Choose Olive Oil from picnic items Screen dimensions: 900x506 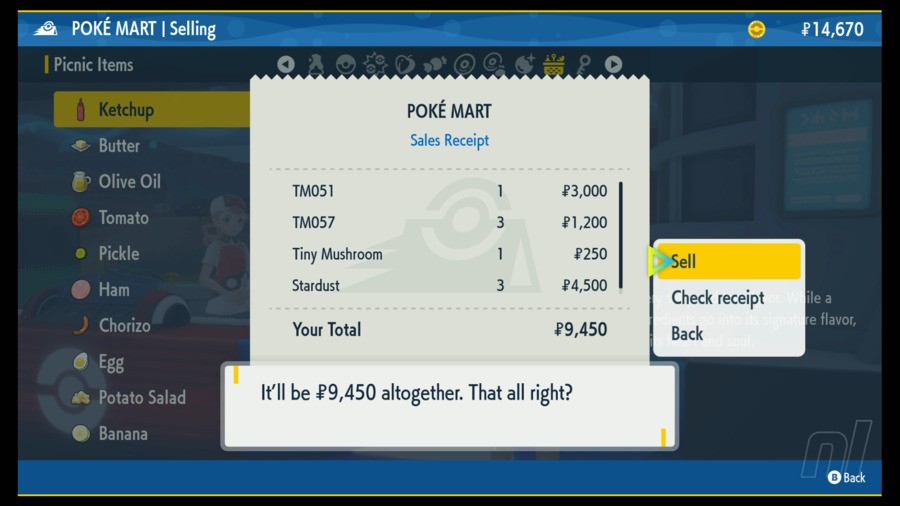pyautogui.click(x=129, y=182)
